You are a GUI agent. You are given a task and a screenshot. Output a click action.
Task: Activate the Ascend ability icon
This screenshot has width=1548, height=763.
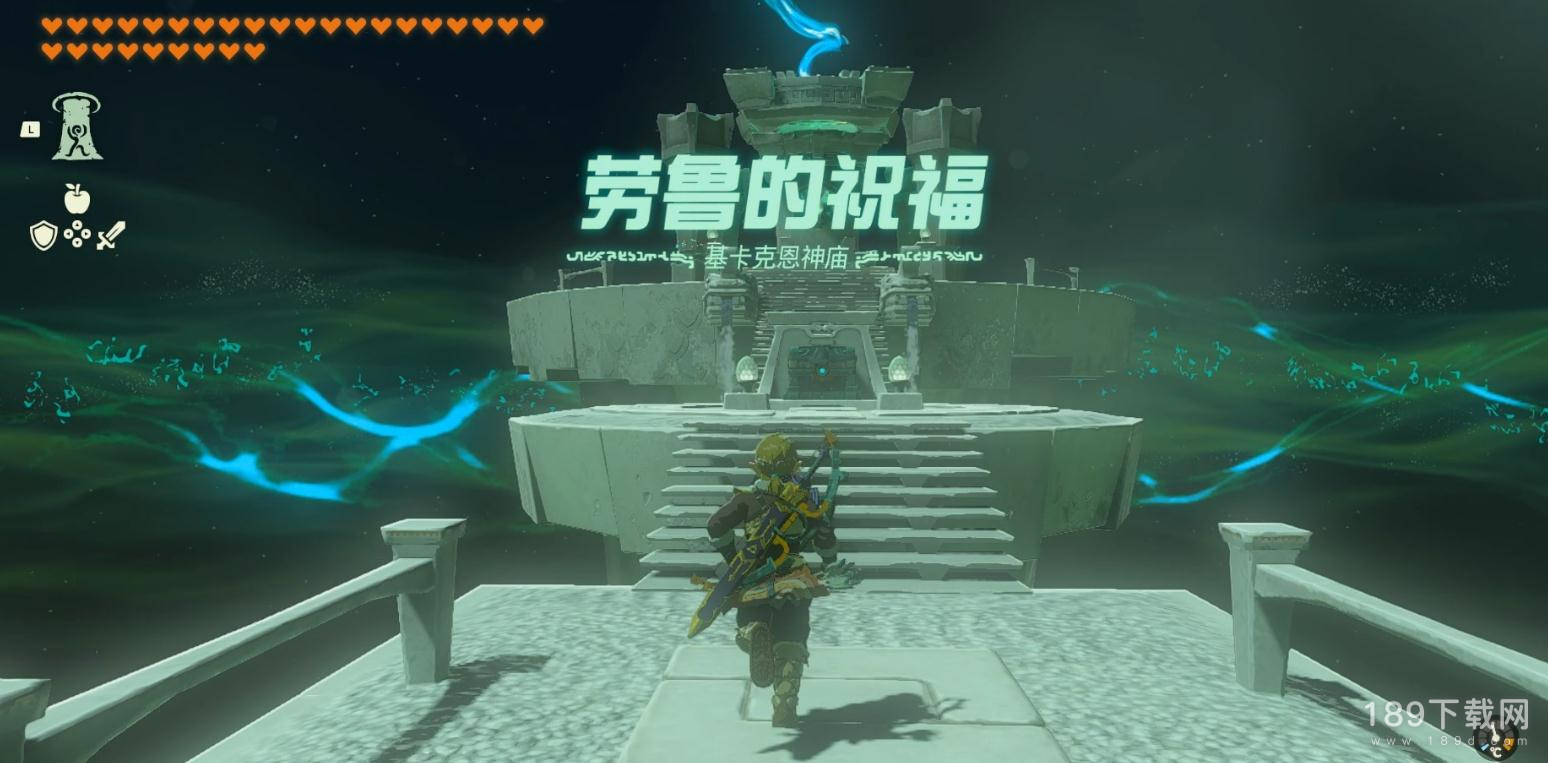point(77,127)
